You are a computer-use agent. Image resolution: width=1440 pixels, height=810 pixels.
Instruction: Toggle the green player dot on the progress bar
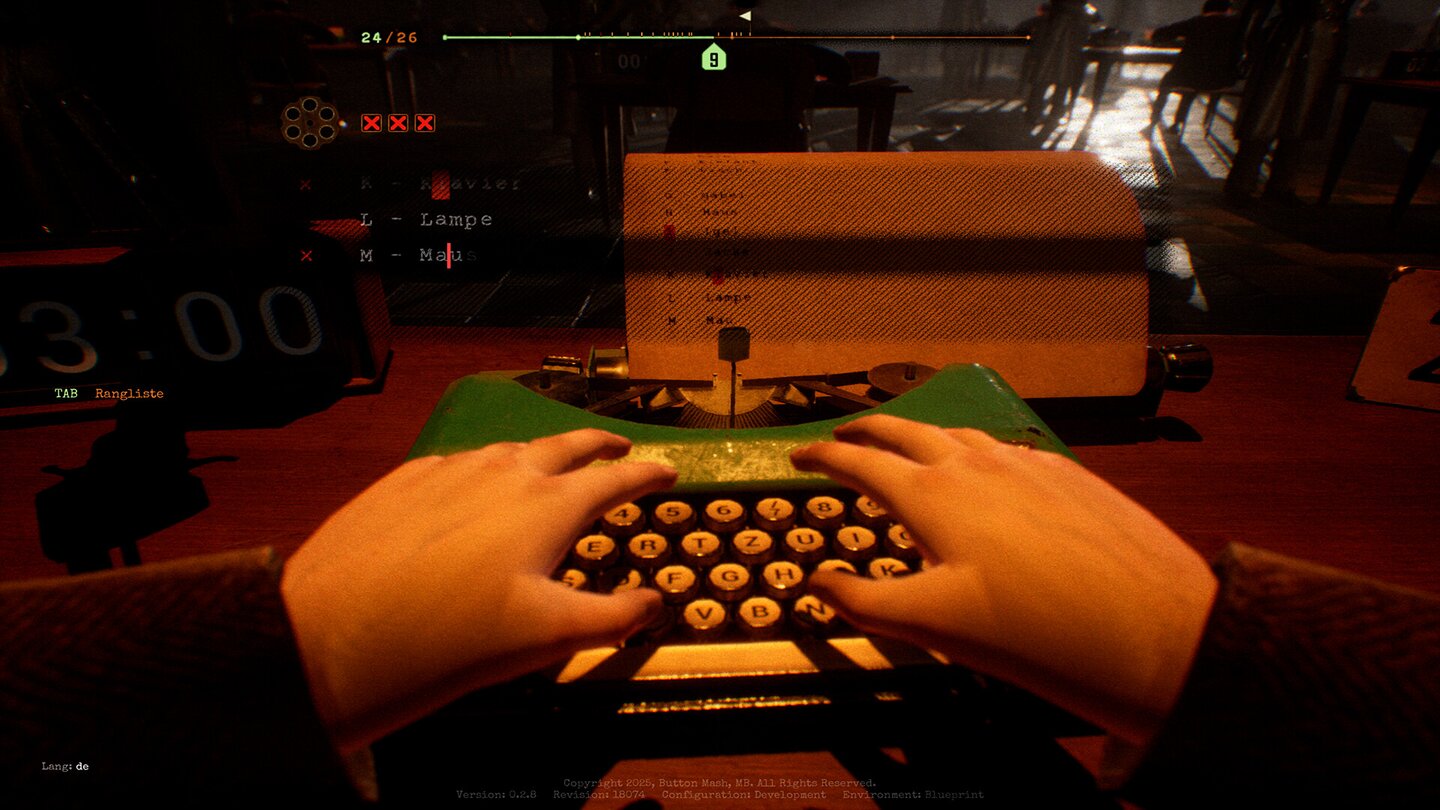(577, 36)
